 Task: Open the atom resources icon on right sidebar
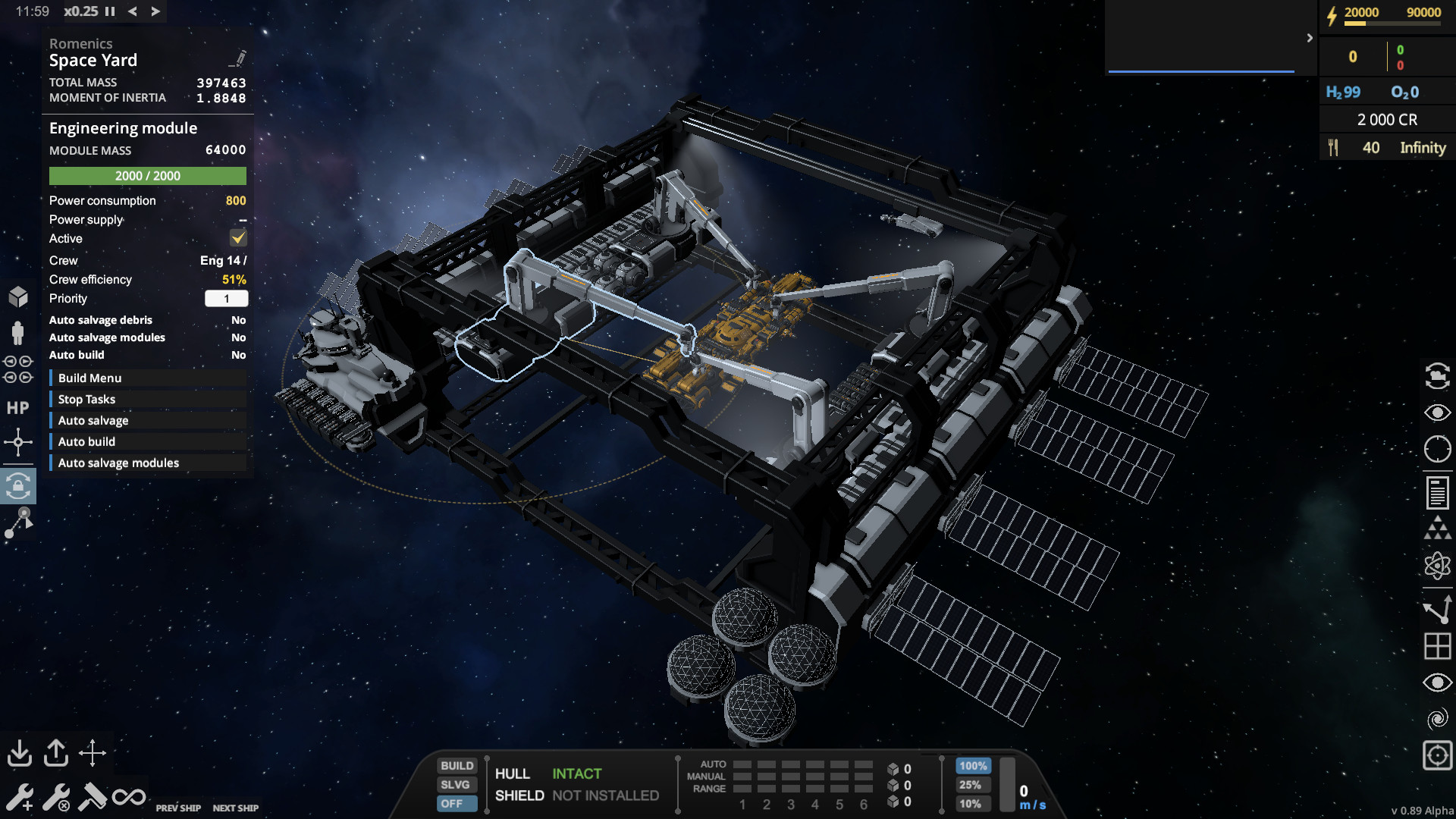pos(1437,564)
